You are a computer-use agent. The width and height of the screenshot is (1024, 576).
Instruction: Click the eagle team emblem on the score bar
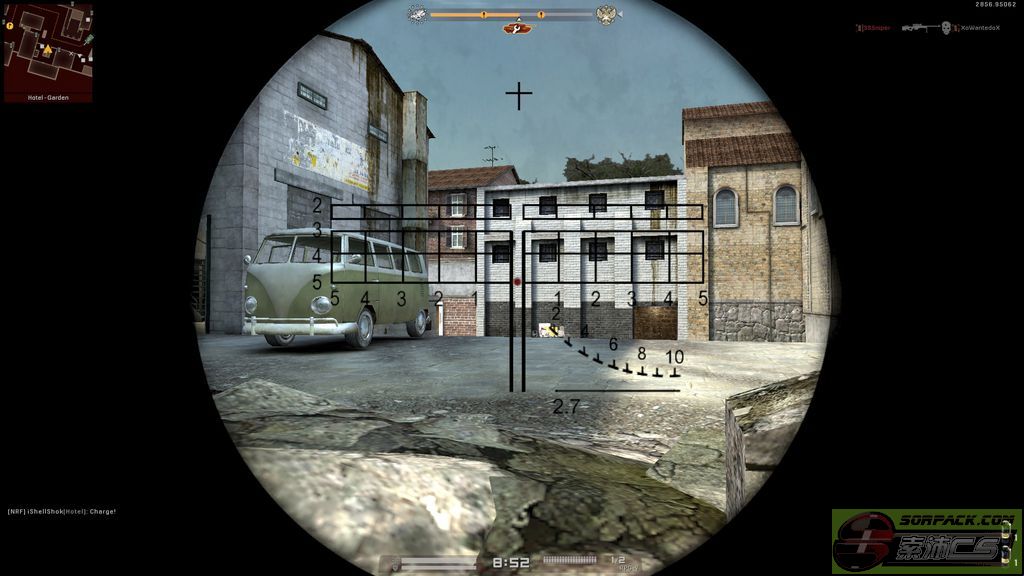click(x=605, y=14)
